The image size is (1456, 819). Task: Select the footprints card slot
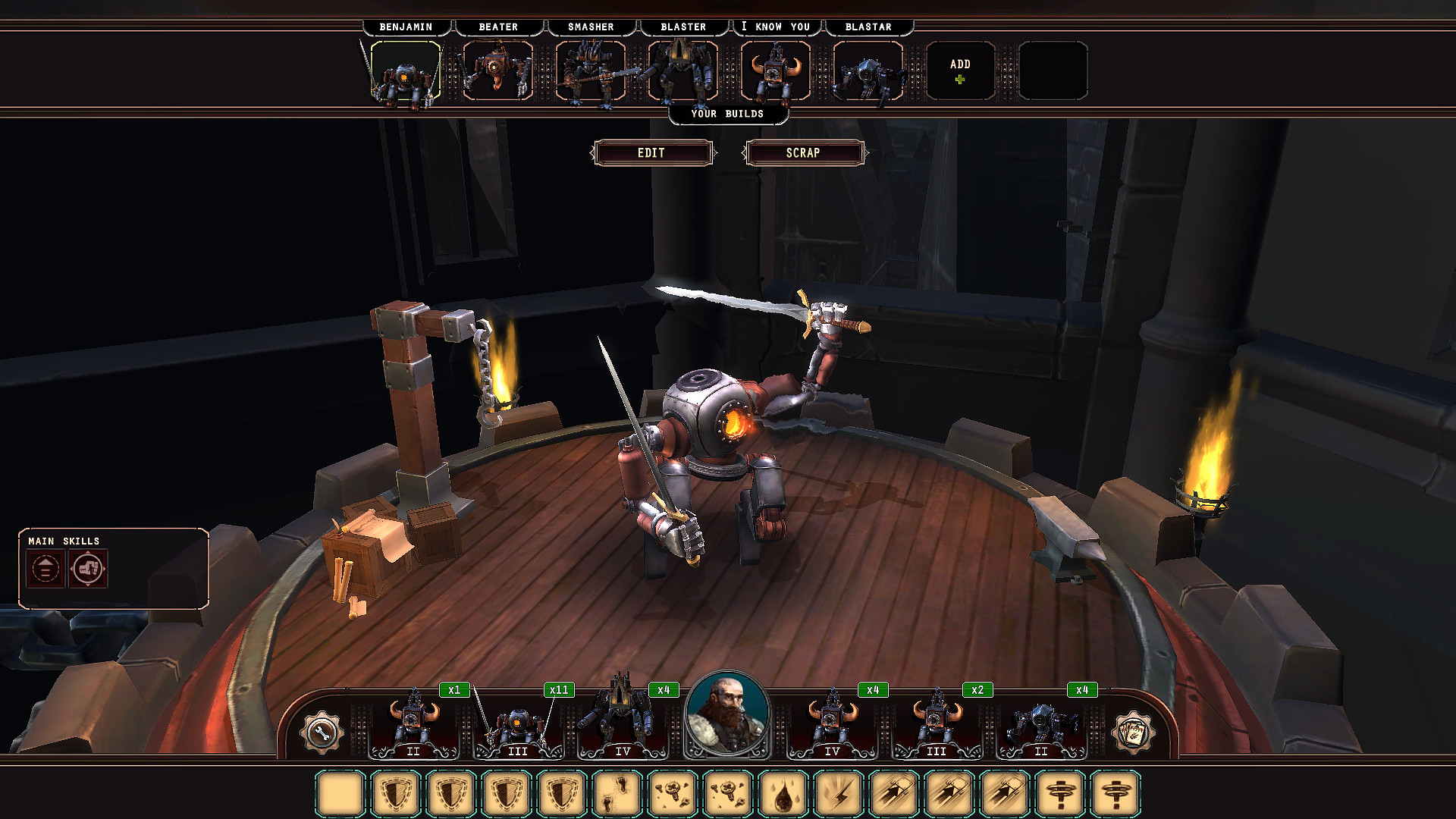617,794
